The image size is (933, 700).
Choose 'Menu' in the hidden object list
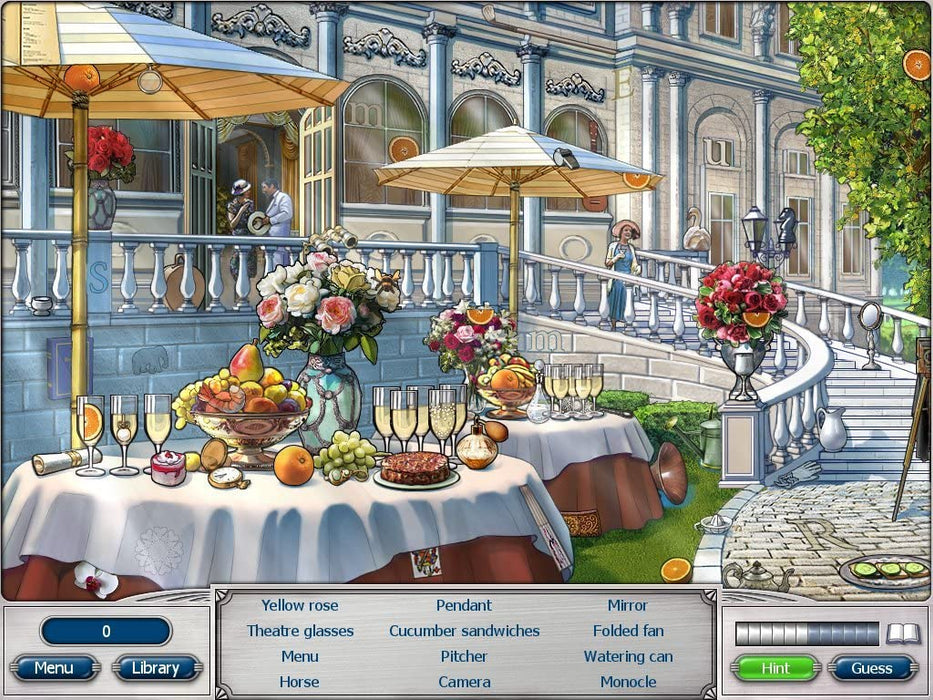click(x=300, y=657)
